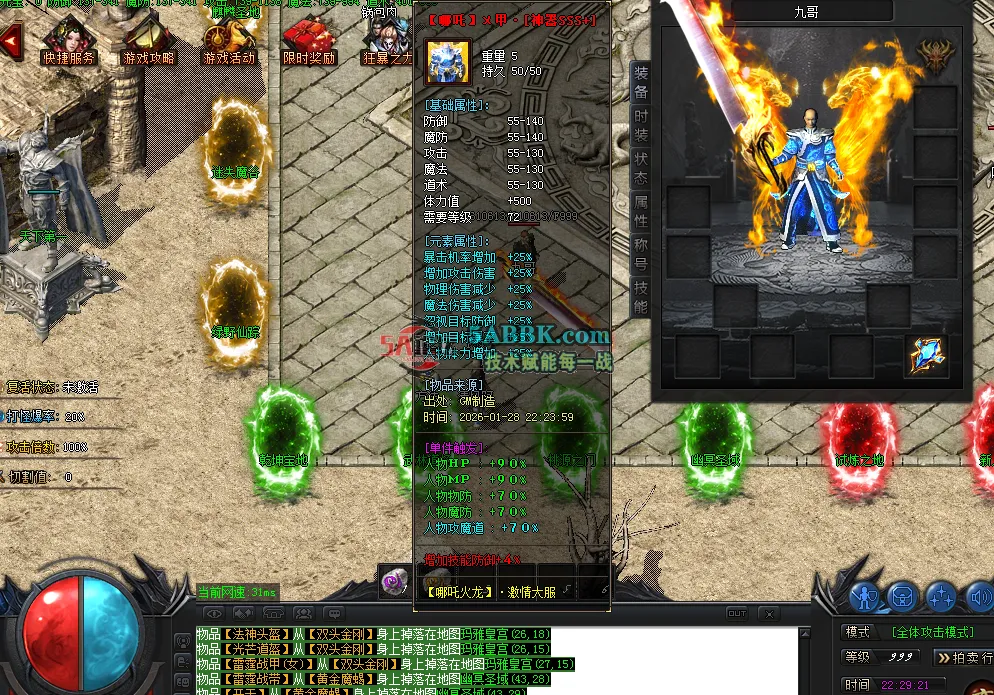Collapse the top icon bar with red arrow
994x695 pixels.
click(x=11, y=42)
